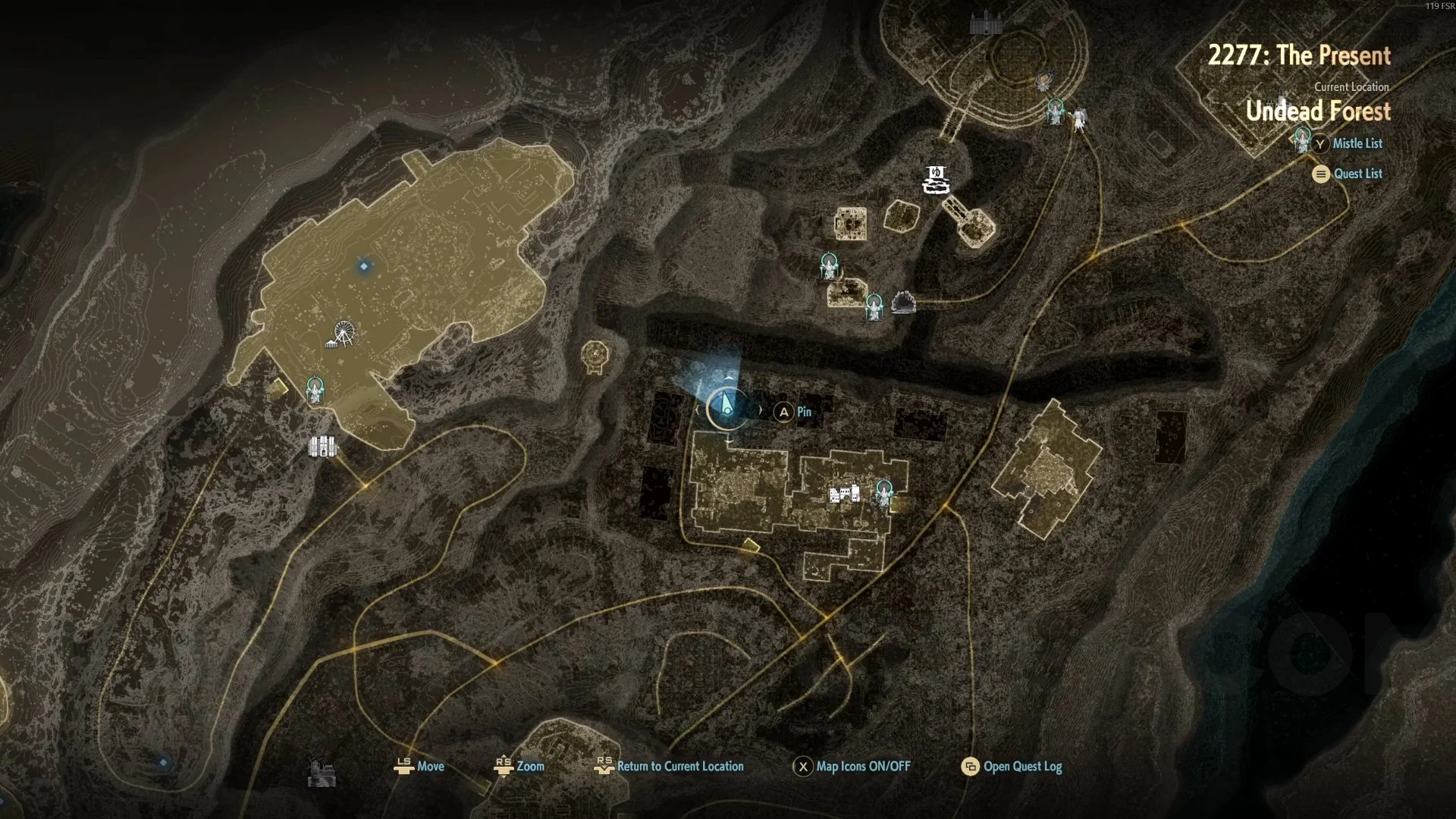
Task: Click the castle landmark icon
Action: click(986, 24)
